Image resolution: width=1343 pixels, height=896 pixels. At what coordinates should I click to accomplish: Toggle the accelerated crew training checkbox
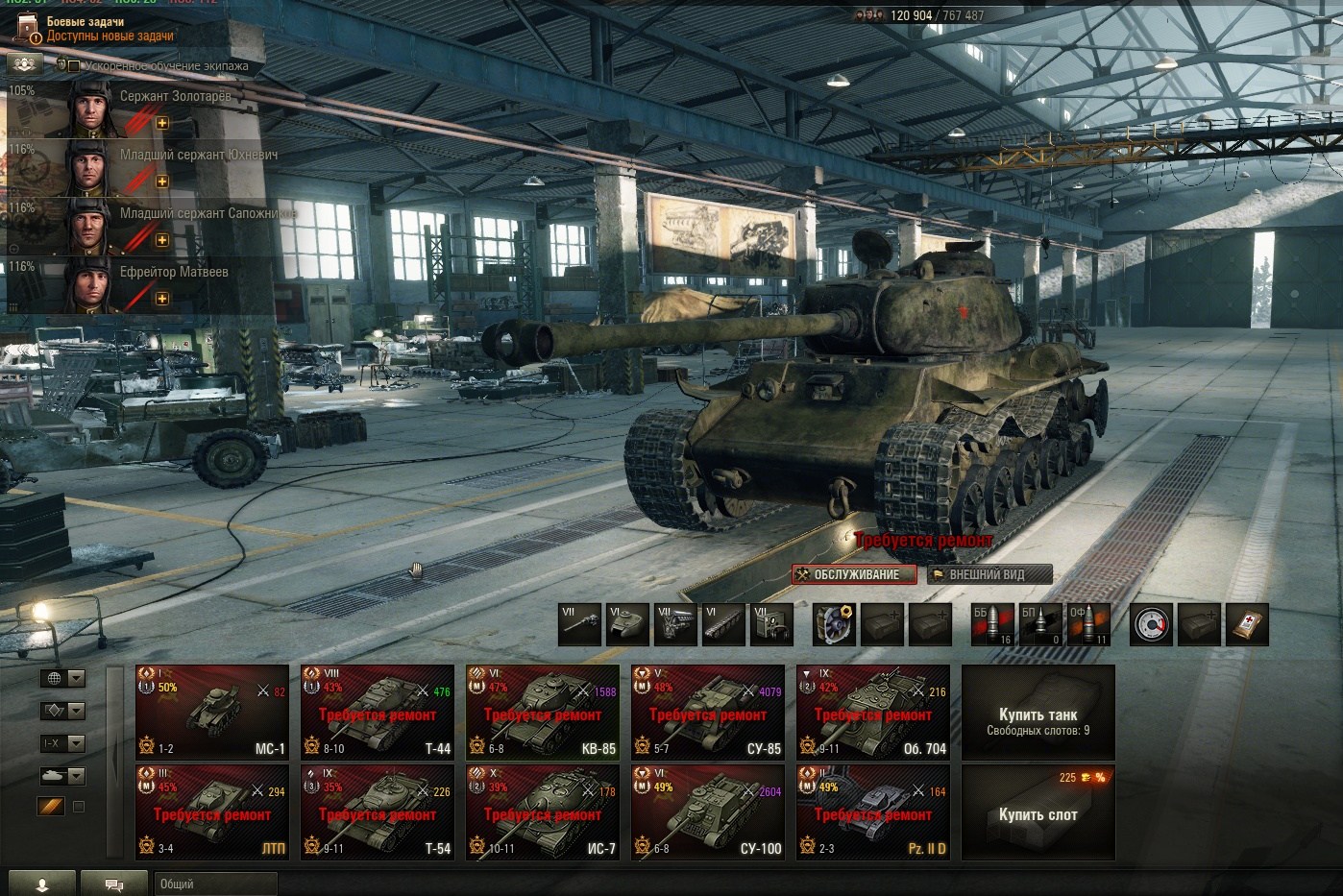pyautogui.click(x=73, y=65)
